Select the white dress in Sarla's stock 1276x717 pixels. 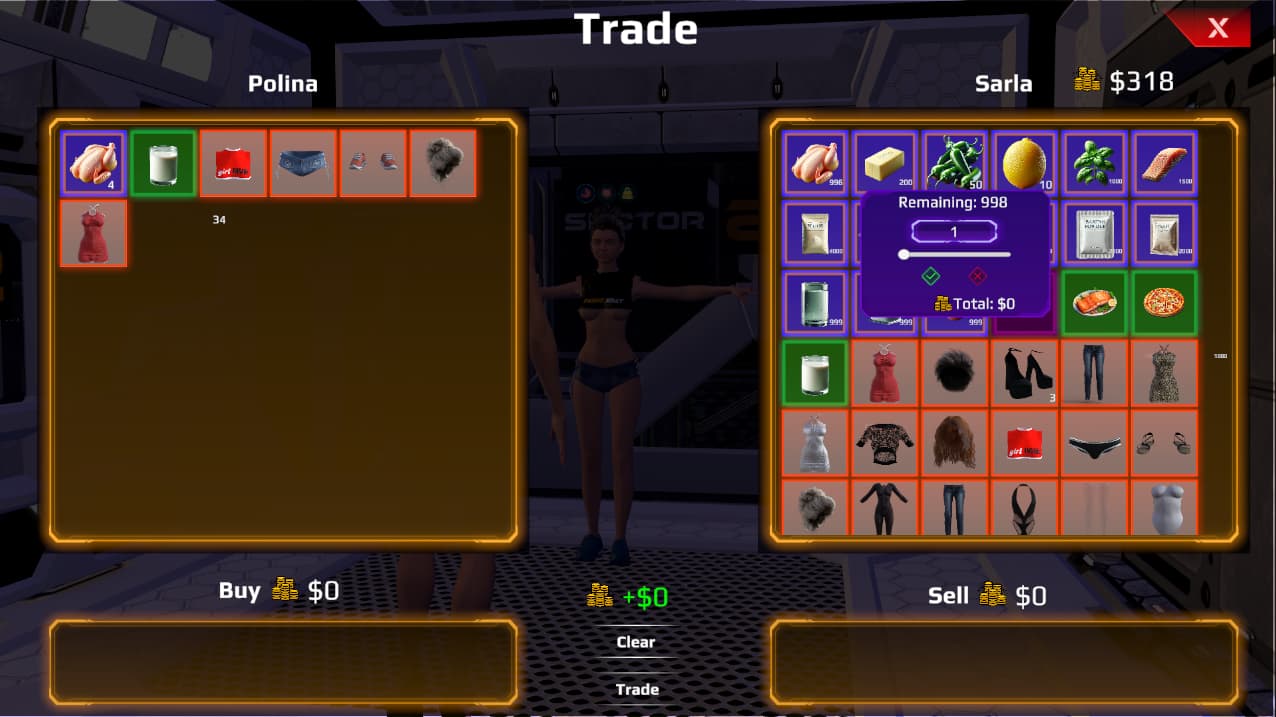point(815,442)
